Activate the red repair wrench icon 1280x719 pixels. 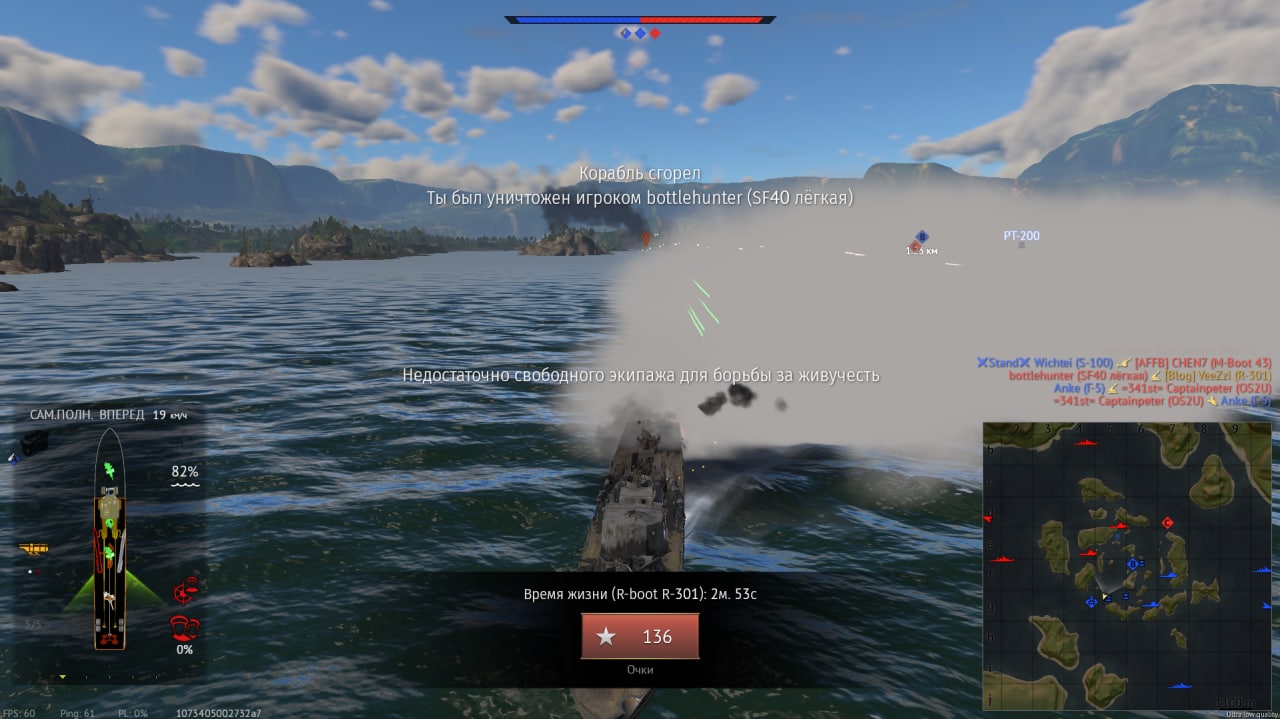point(184,592)
